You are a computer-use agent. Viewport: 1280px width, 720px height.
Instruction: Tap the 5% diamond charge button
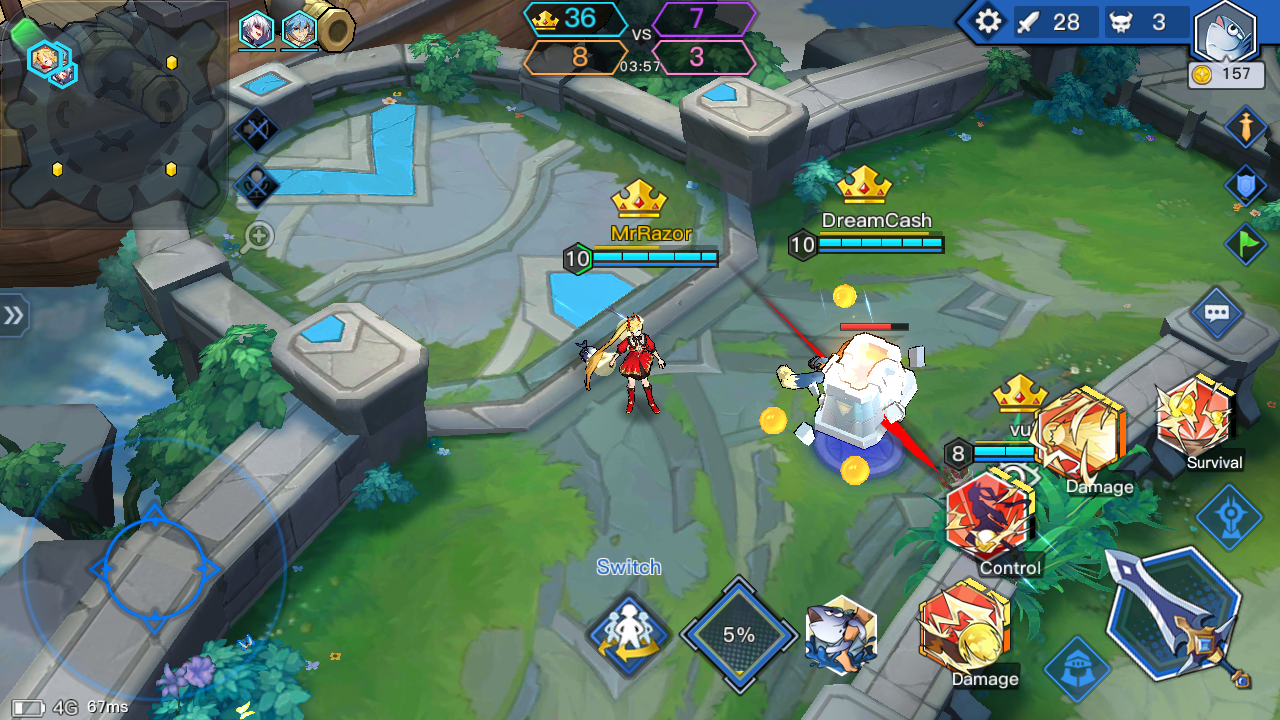tap(738, 634)
